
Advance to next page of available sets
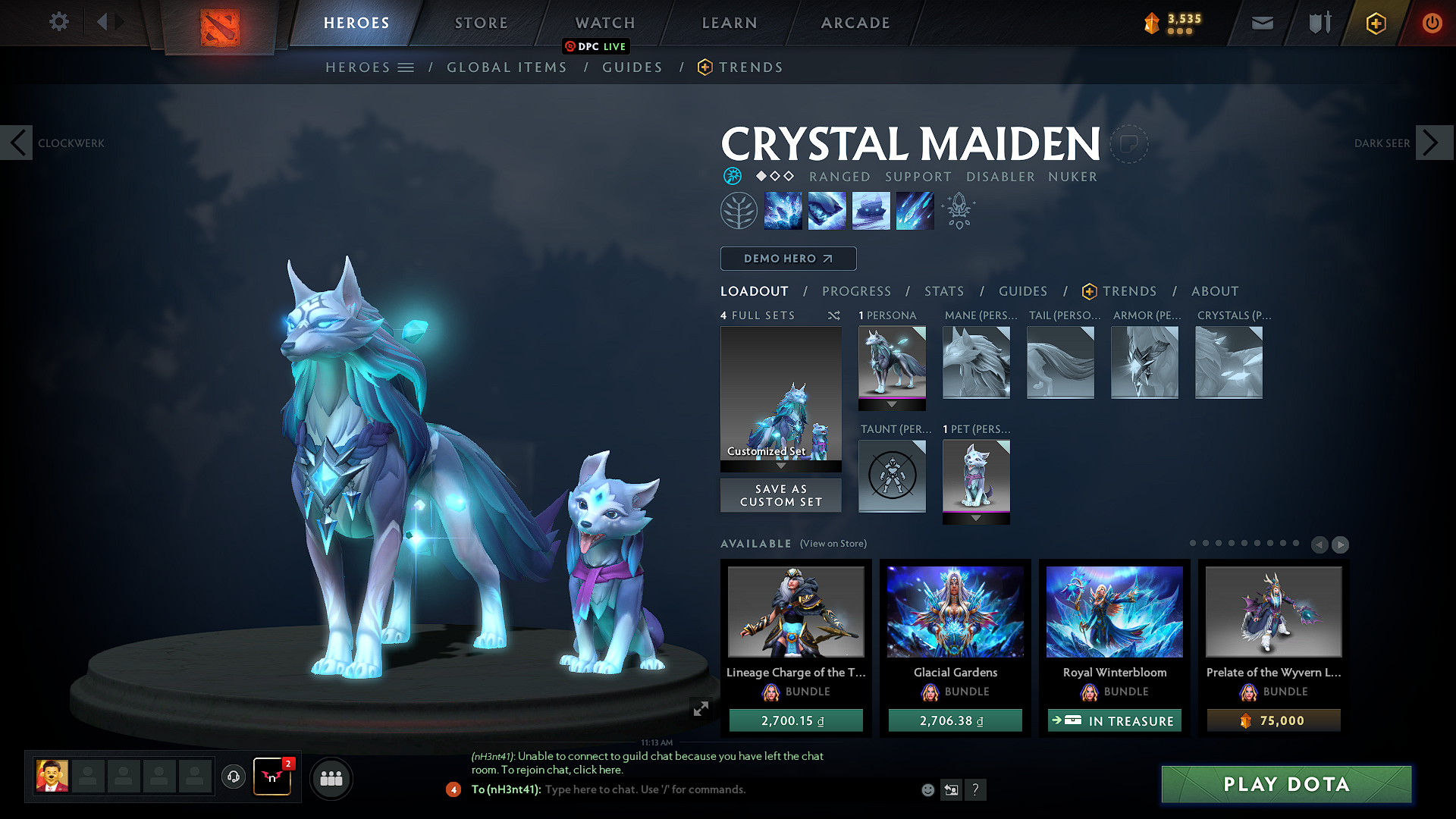click(1341, 544)
